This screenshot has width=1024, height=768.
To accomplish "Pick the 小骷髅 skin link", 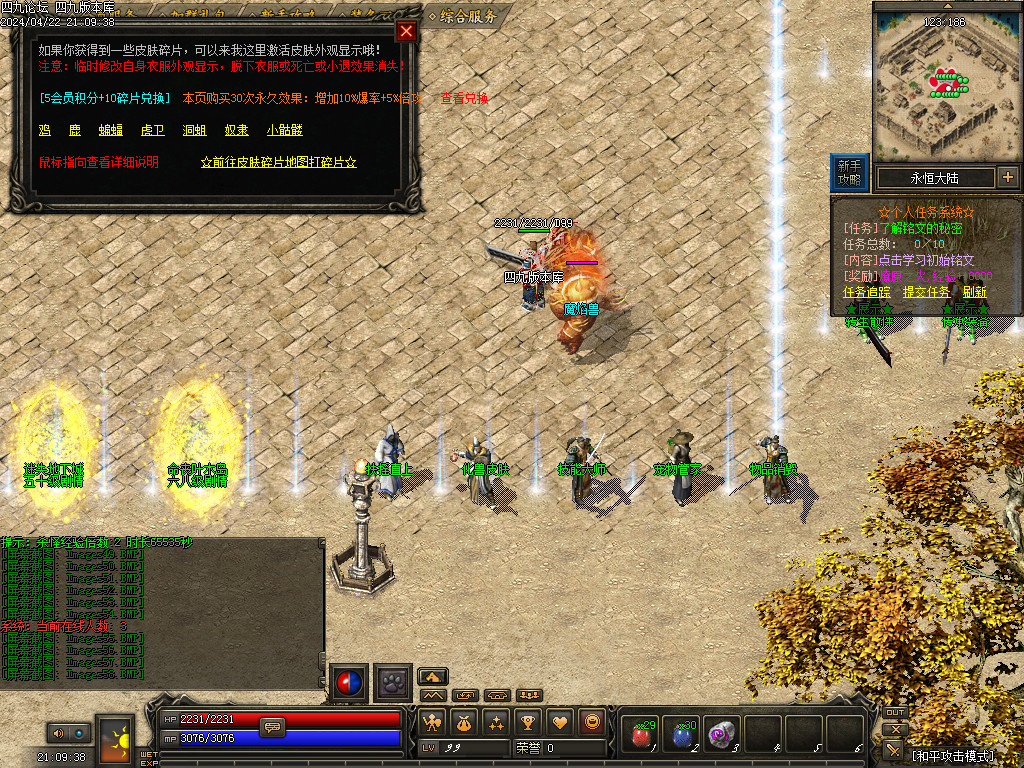I will coord(285,130).
